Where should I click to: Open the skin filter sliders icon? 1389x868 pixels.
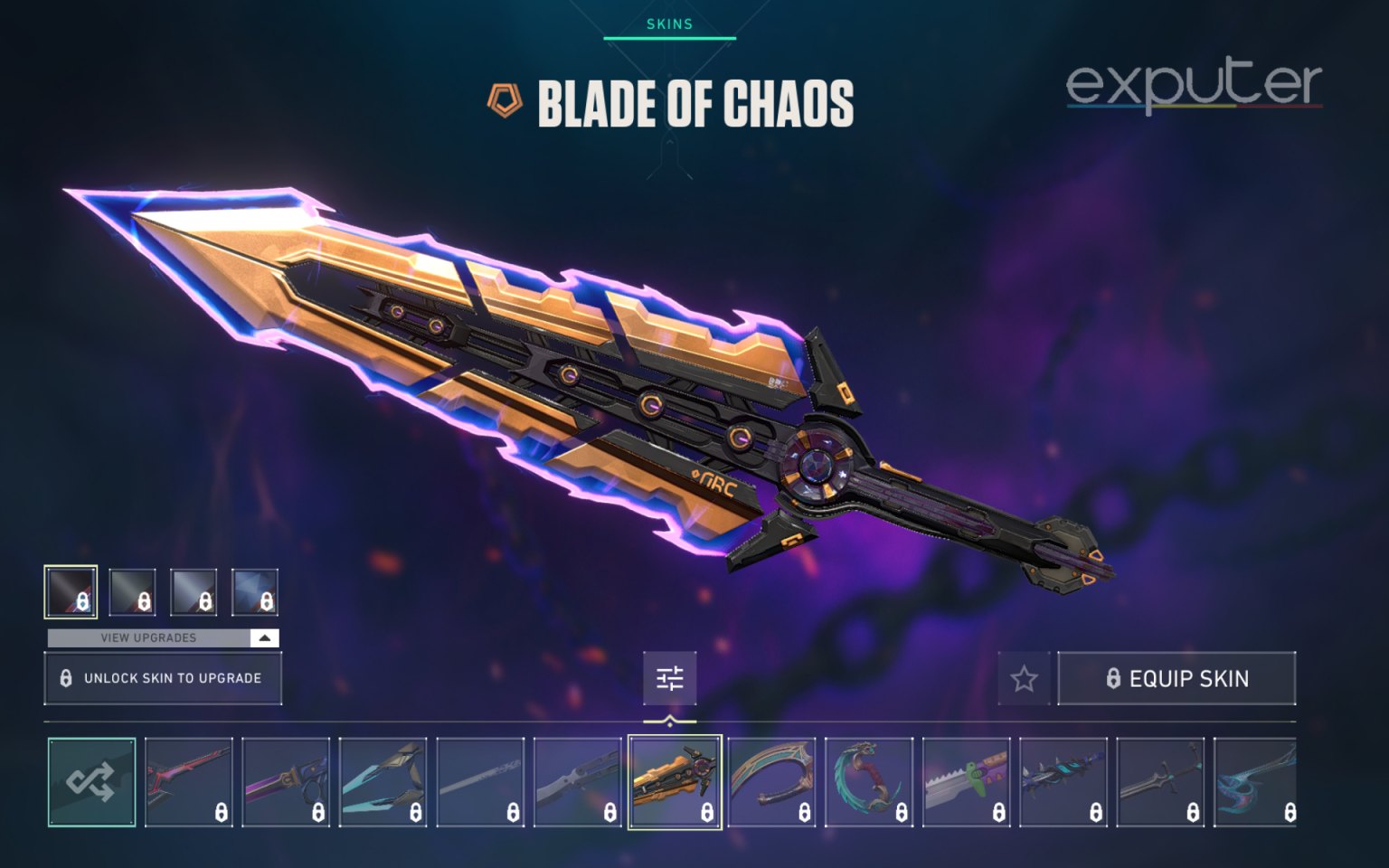point(668,679)
